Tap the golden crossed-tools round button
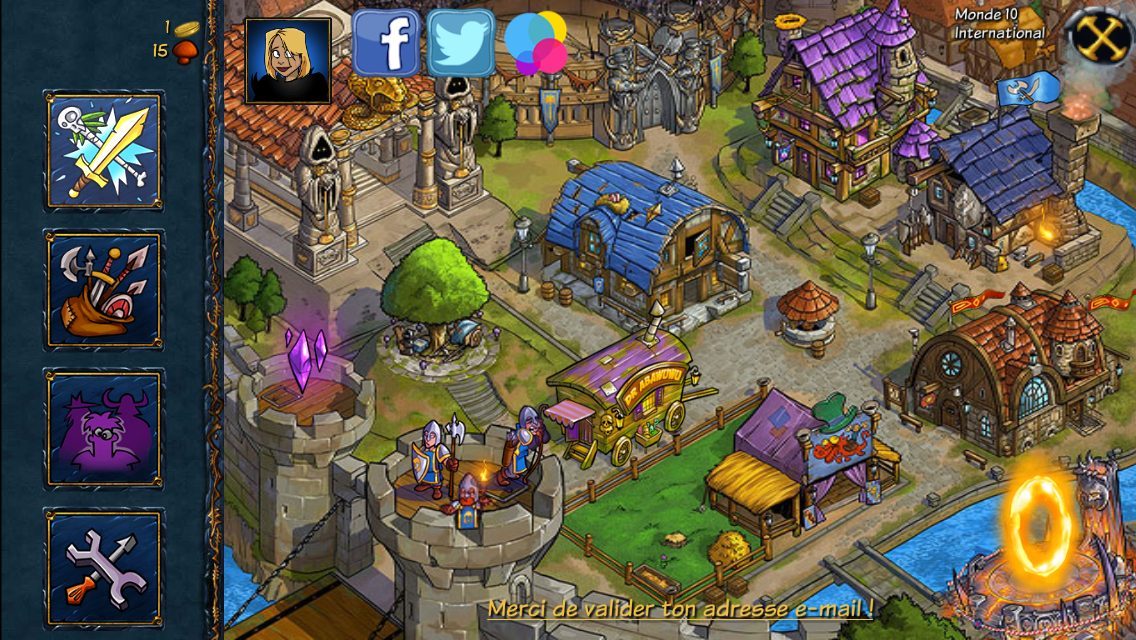This screenshot has height=640, width=1136. 1101,36
